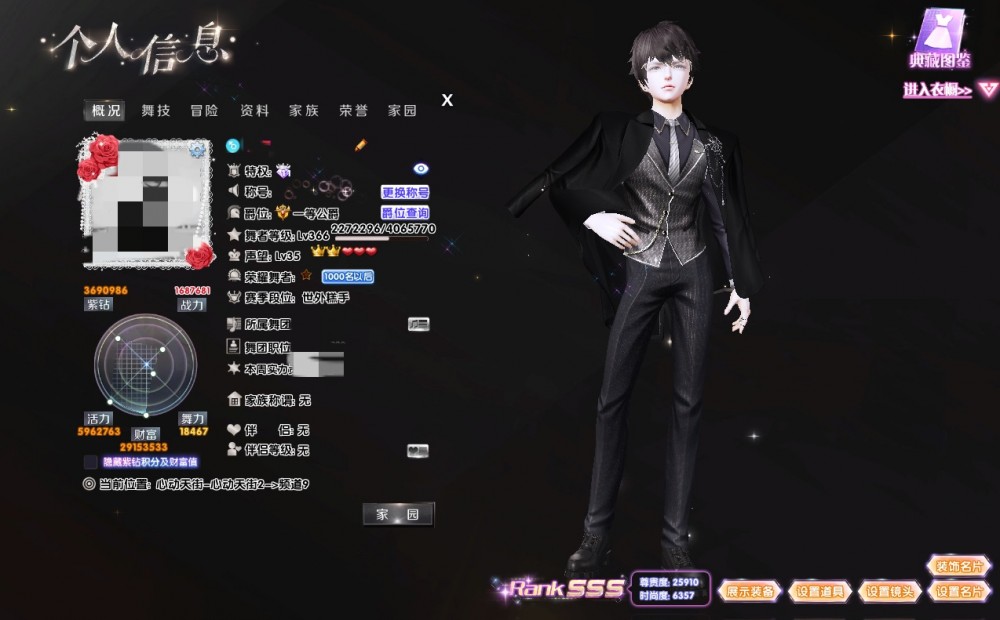Click the 装饰名片 button
The width and height of the screenshot is (1000, 620).
click(x=958, y=566)
